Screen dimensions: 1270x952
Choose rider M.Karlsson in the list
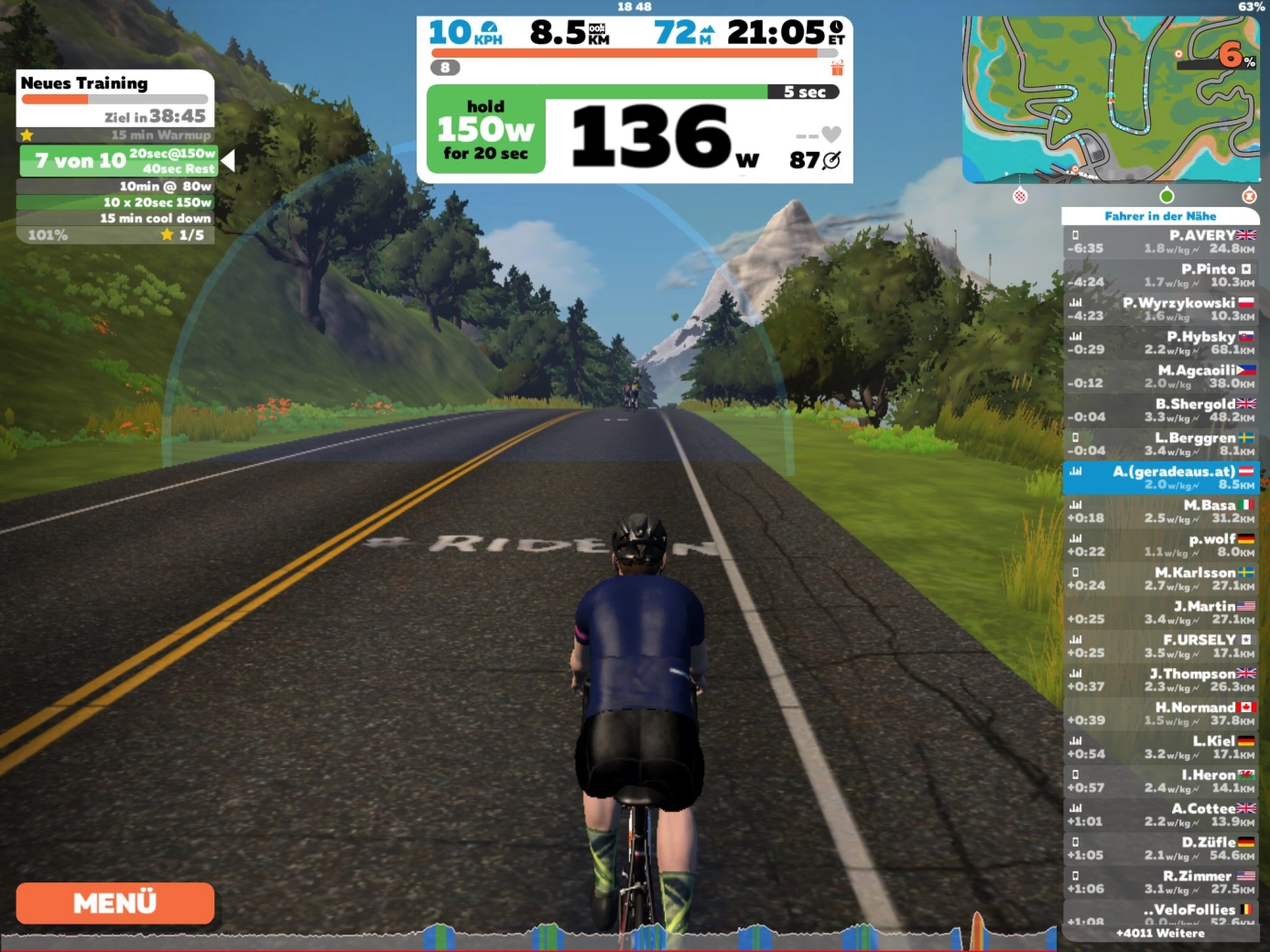click(1160, 579)
